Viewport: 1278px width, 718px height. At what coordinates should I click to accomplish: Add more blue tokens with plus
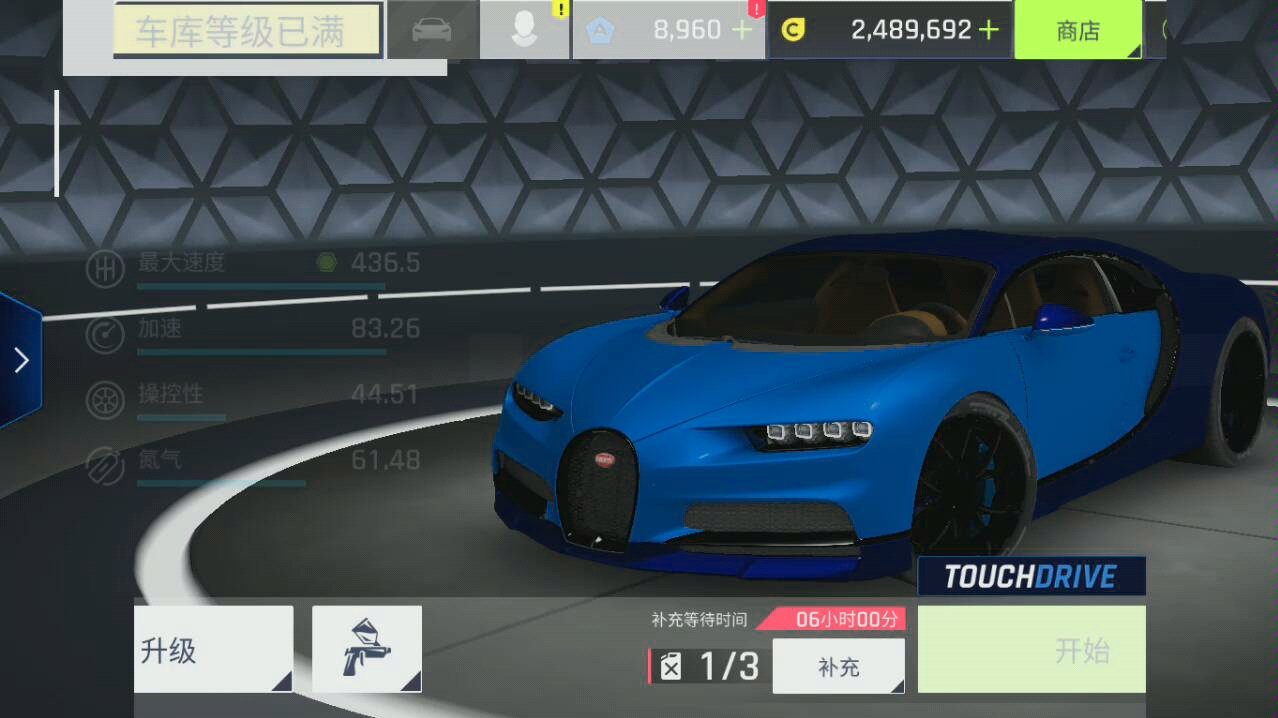[x=742, y=30]
